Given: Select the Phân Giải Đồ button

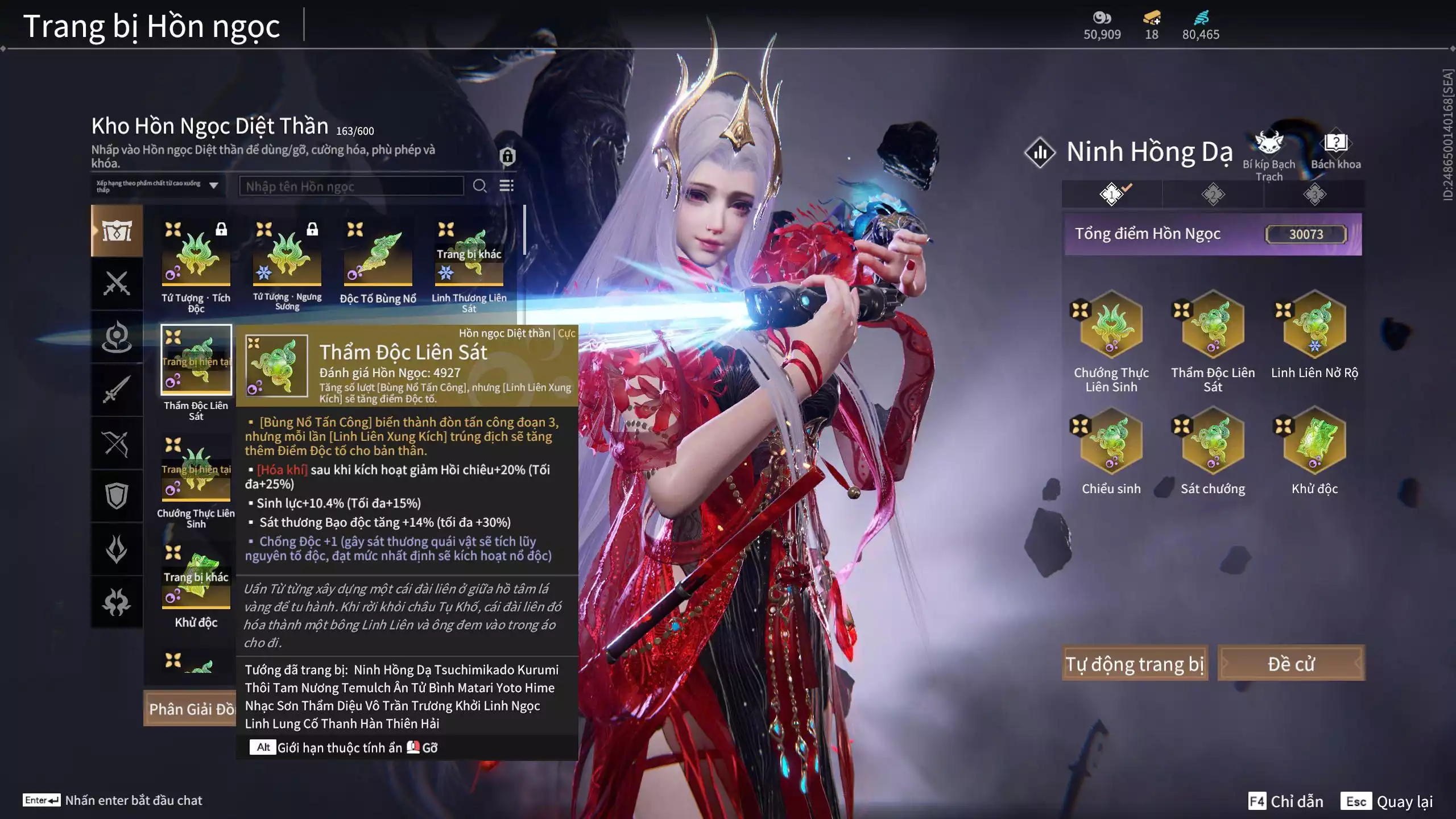Looking at the screenshot, I should point(190,709).
